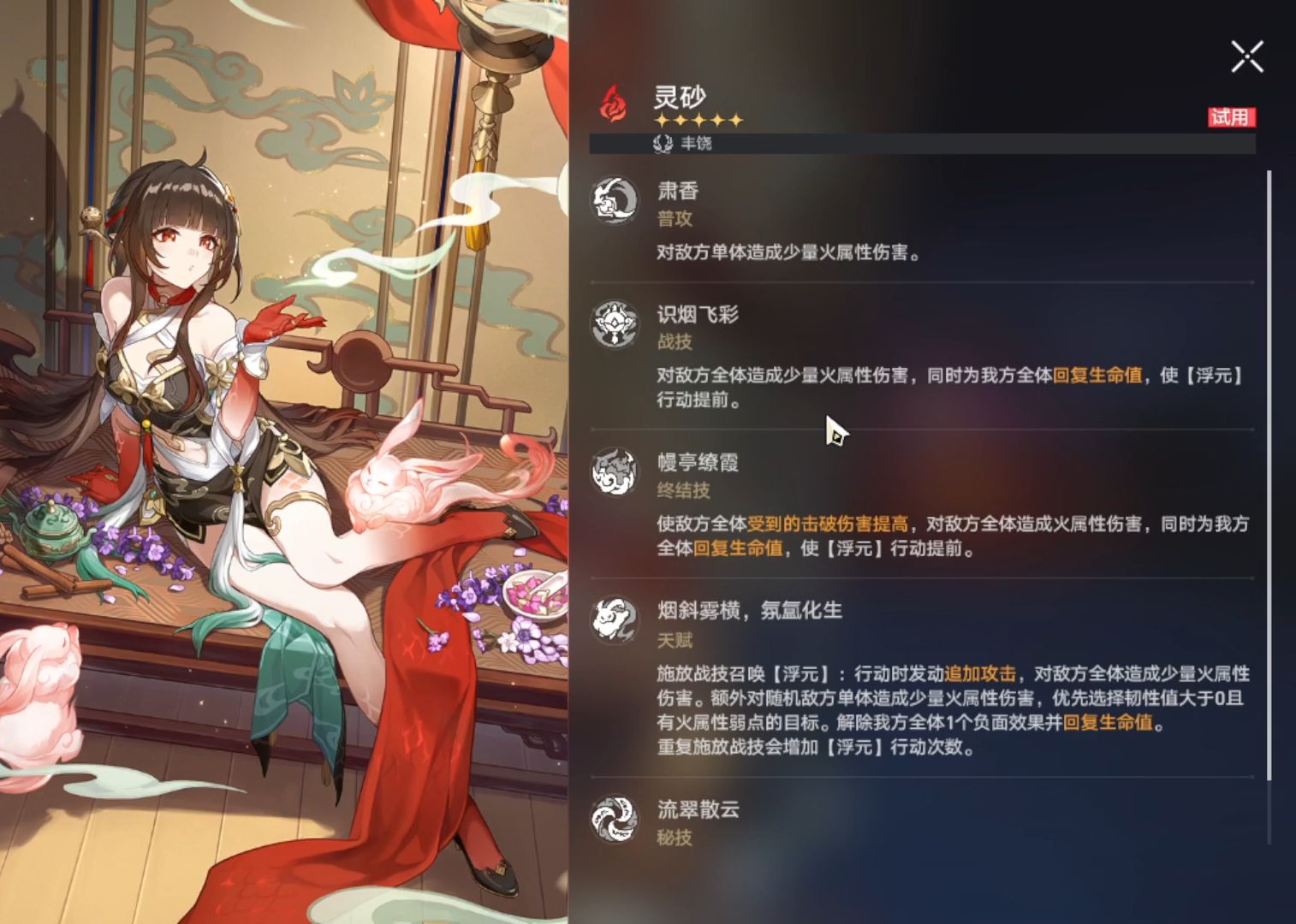Image resolution: width=1296 pixels, height=924 pixels.
Task: Click the five-star rating under the name
Action: click(x=700, y=121)
